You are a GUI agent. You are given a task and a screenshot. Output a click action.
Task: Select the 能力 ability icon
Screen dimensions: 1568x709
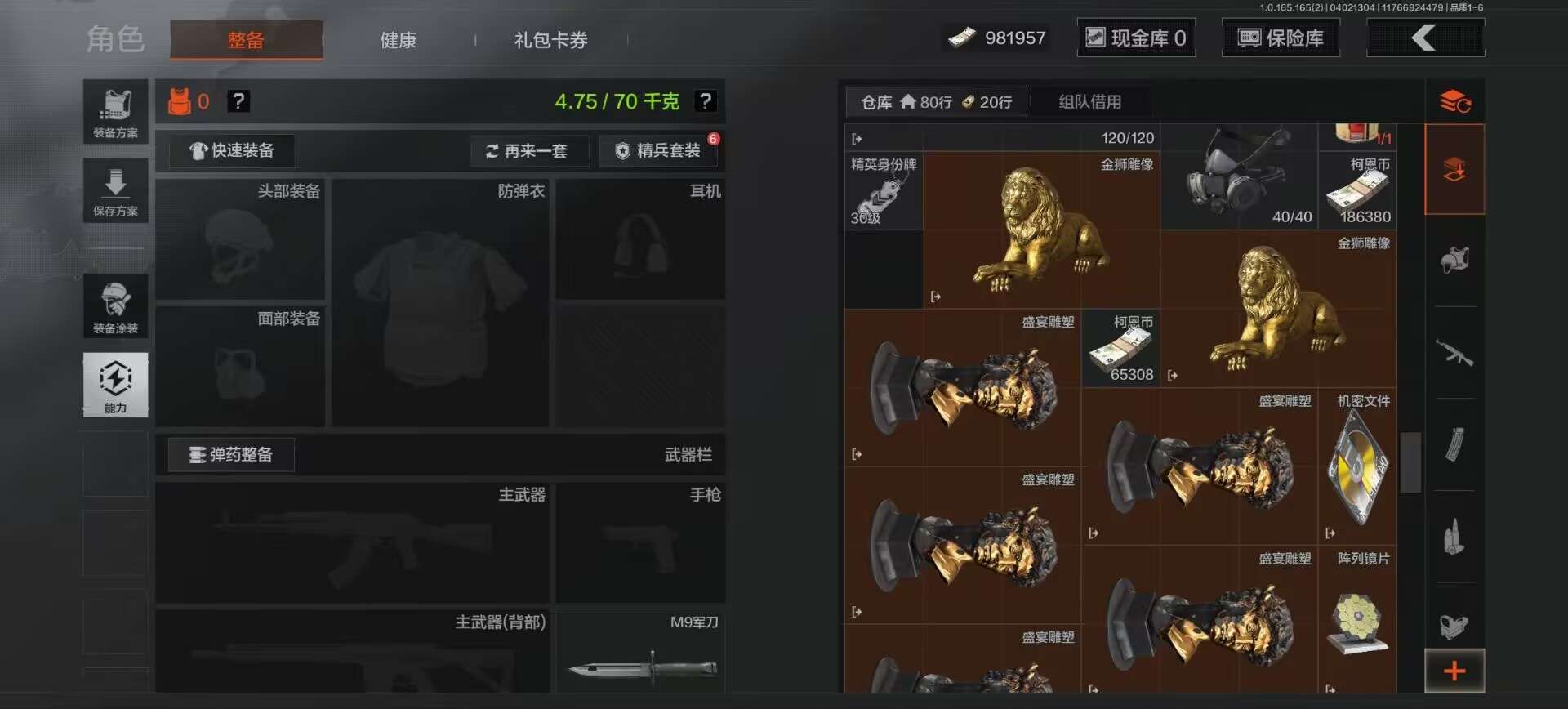(115, 385)
